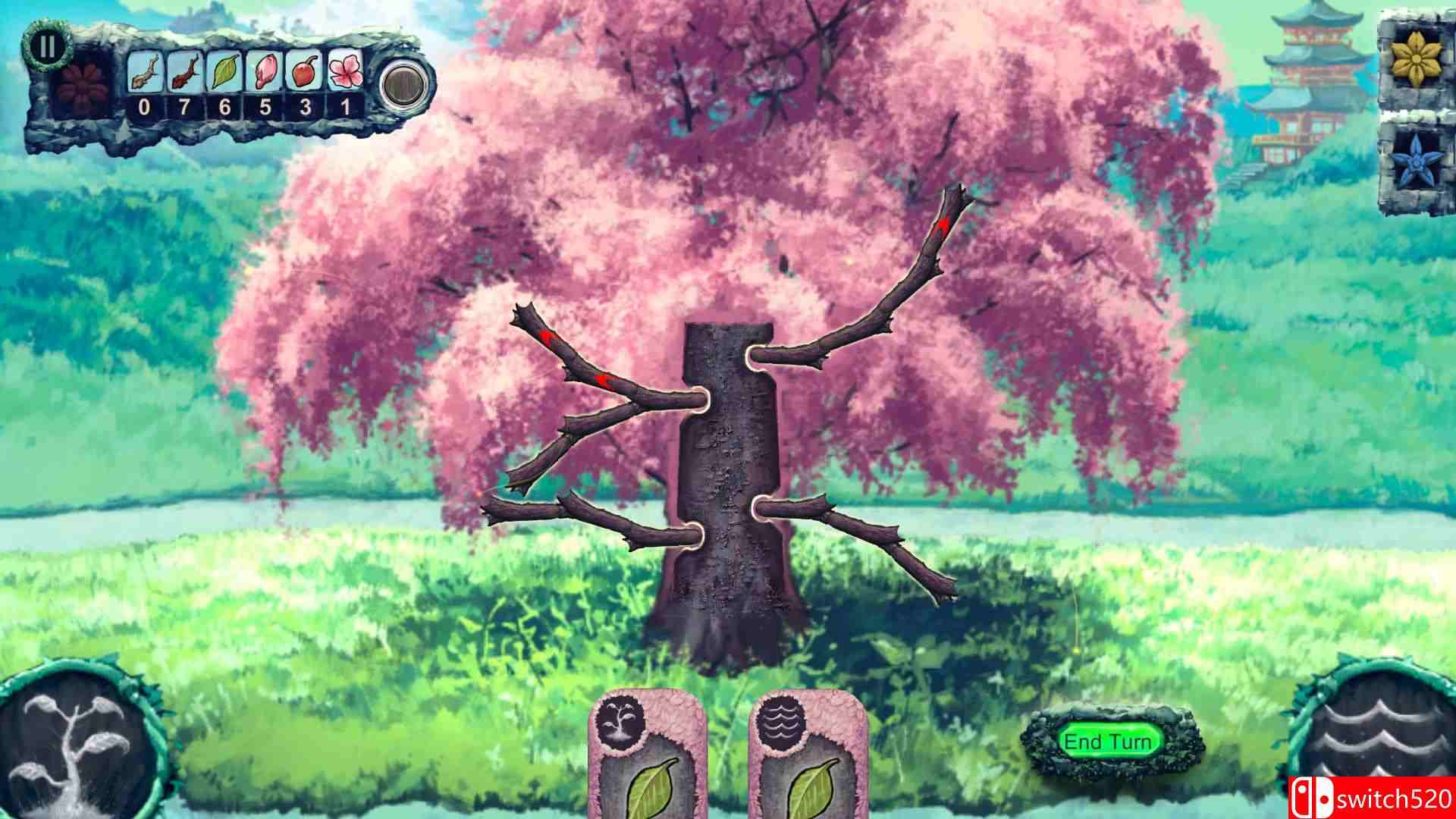Click the red arrow on the upper right branch
This screenshot has width=1456, height=819.
[x=943, y=225]
